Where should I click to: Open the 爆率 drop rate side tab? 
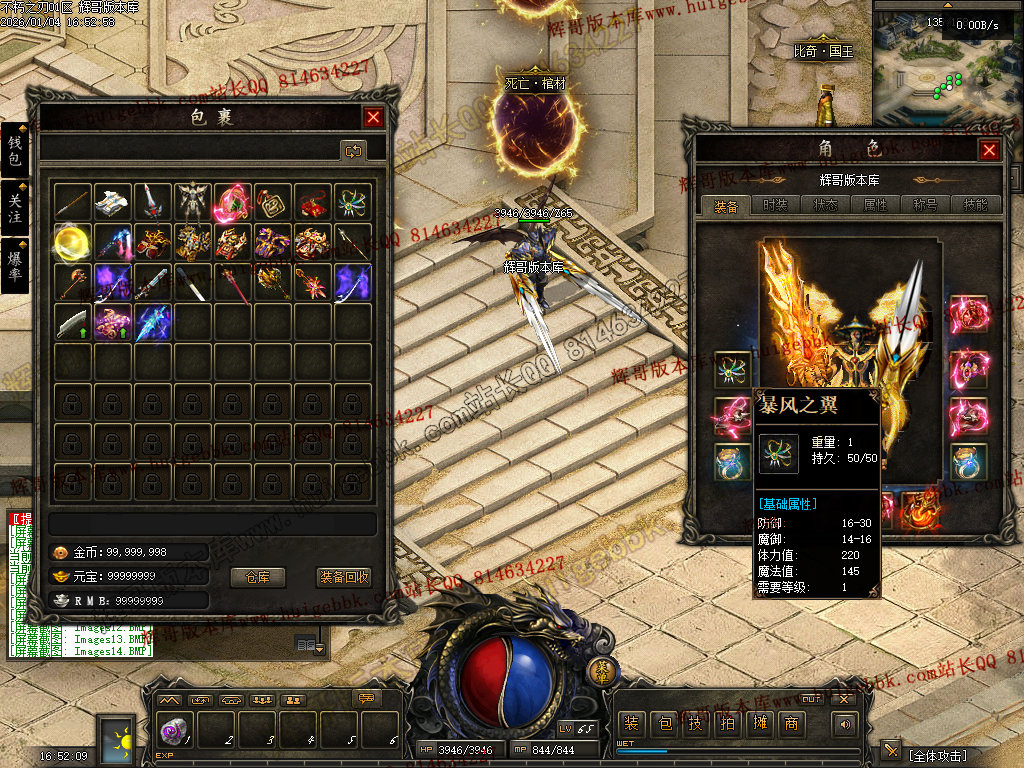click(x=15, y=265)
